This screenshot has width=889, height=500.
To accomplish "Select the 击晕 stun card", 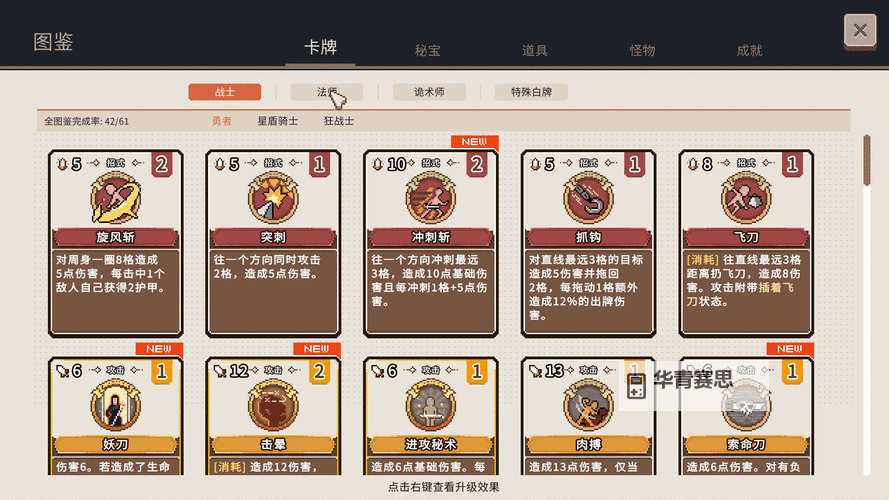I will point(274,420).
